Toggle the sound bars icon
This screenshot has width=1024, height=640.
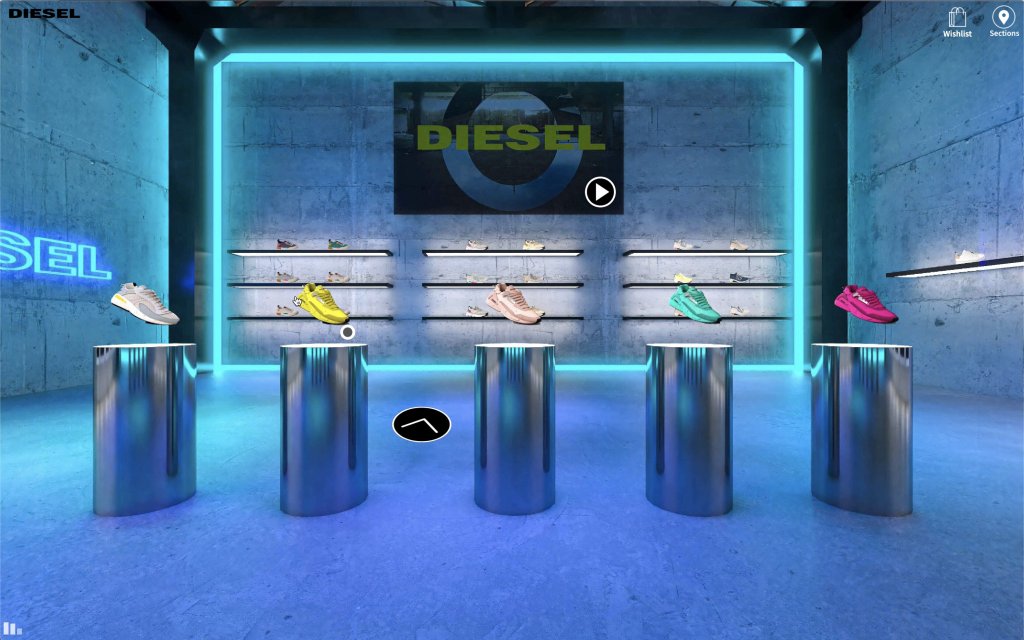pyautogui.click(x=12, y=629)
